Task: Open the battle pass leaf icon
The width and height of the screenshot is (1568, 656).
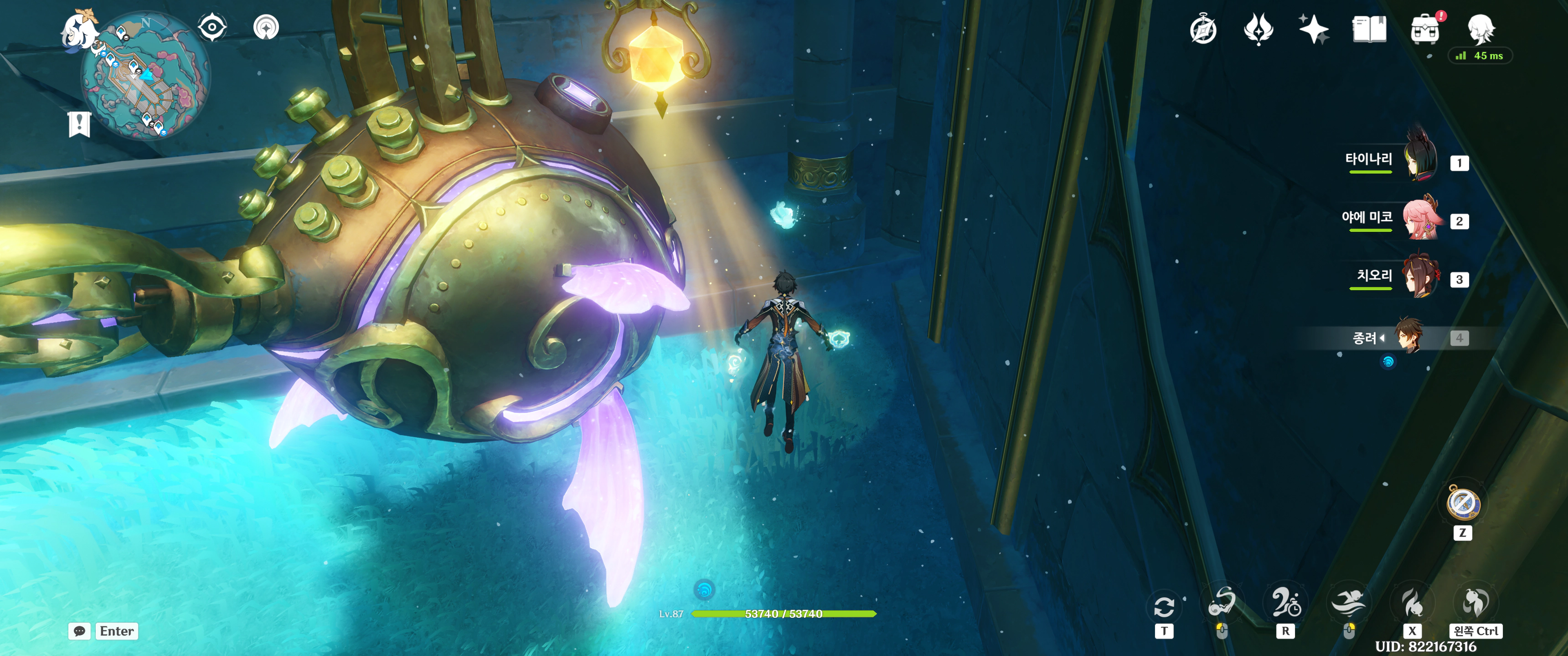Action: coord(1258,29)
